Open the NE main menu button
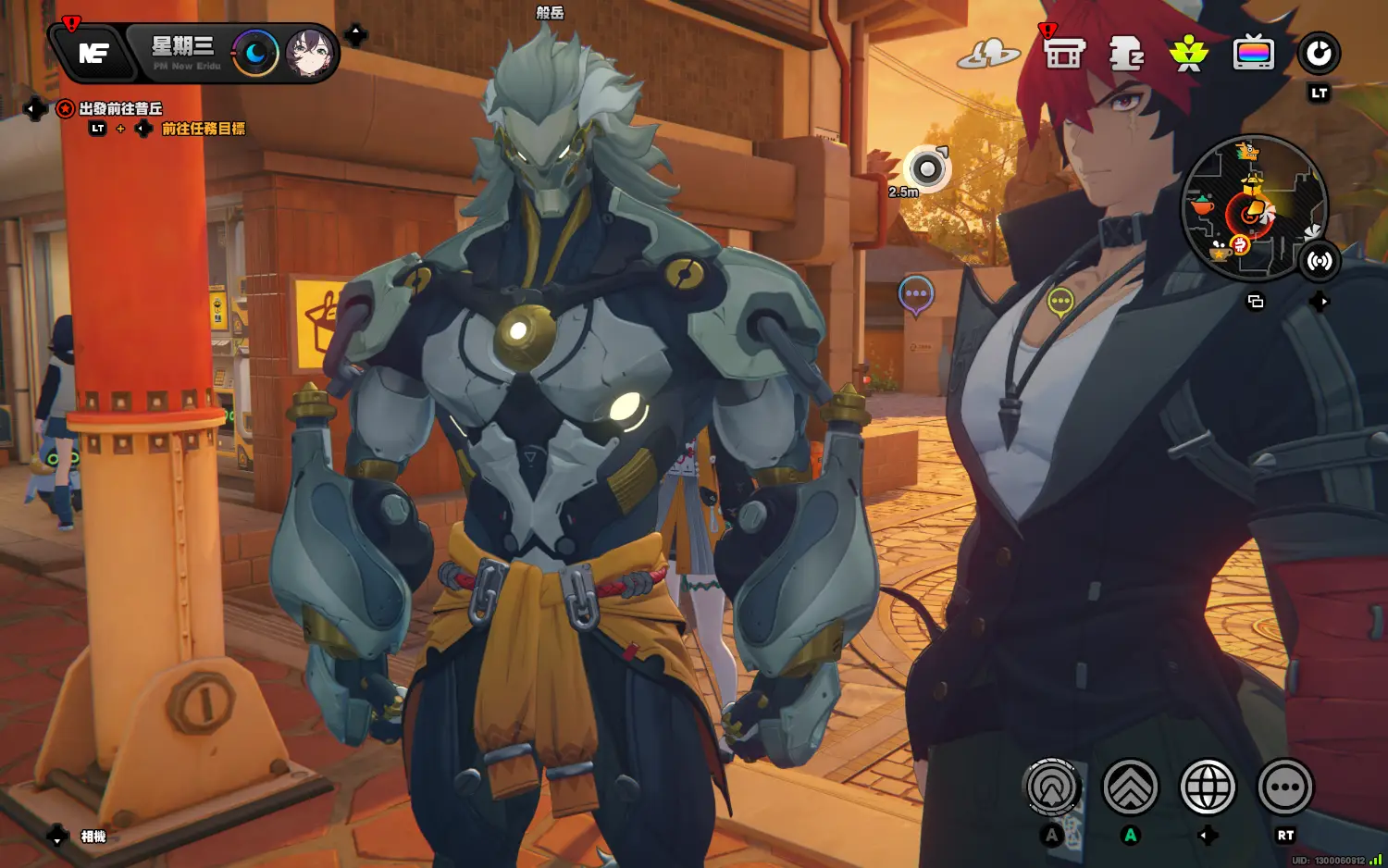The width and height of the screenshot is (1388, 868). (93, 54)
